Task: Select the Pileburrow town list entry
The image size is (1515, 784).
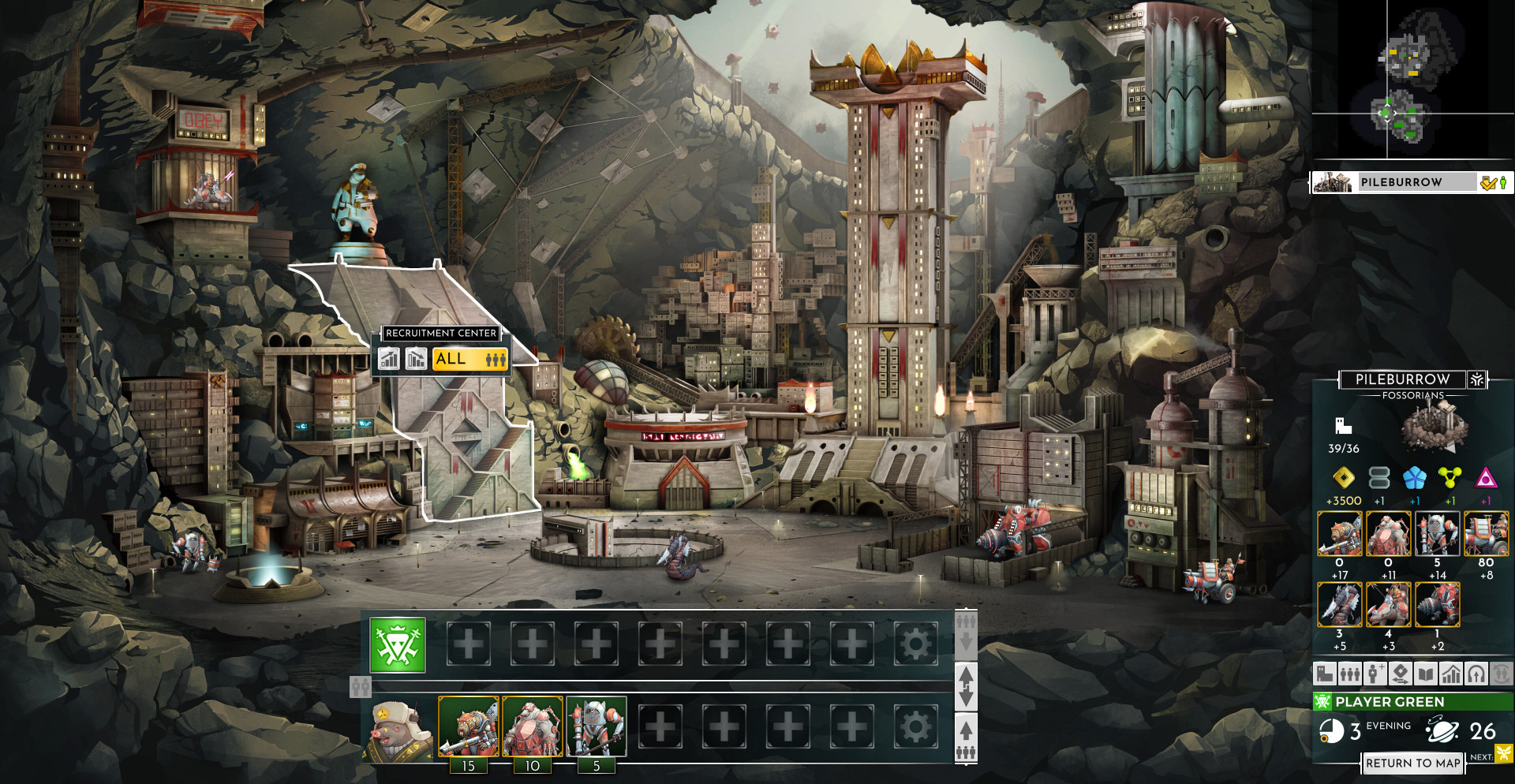Action: click(1401, 182)
